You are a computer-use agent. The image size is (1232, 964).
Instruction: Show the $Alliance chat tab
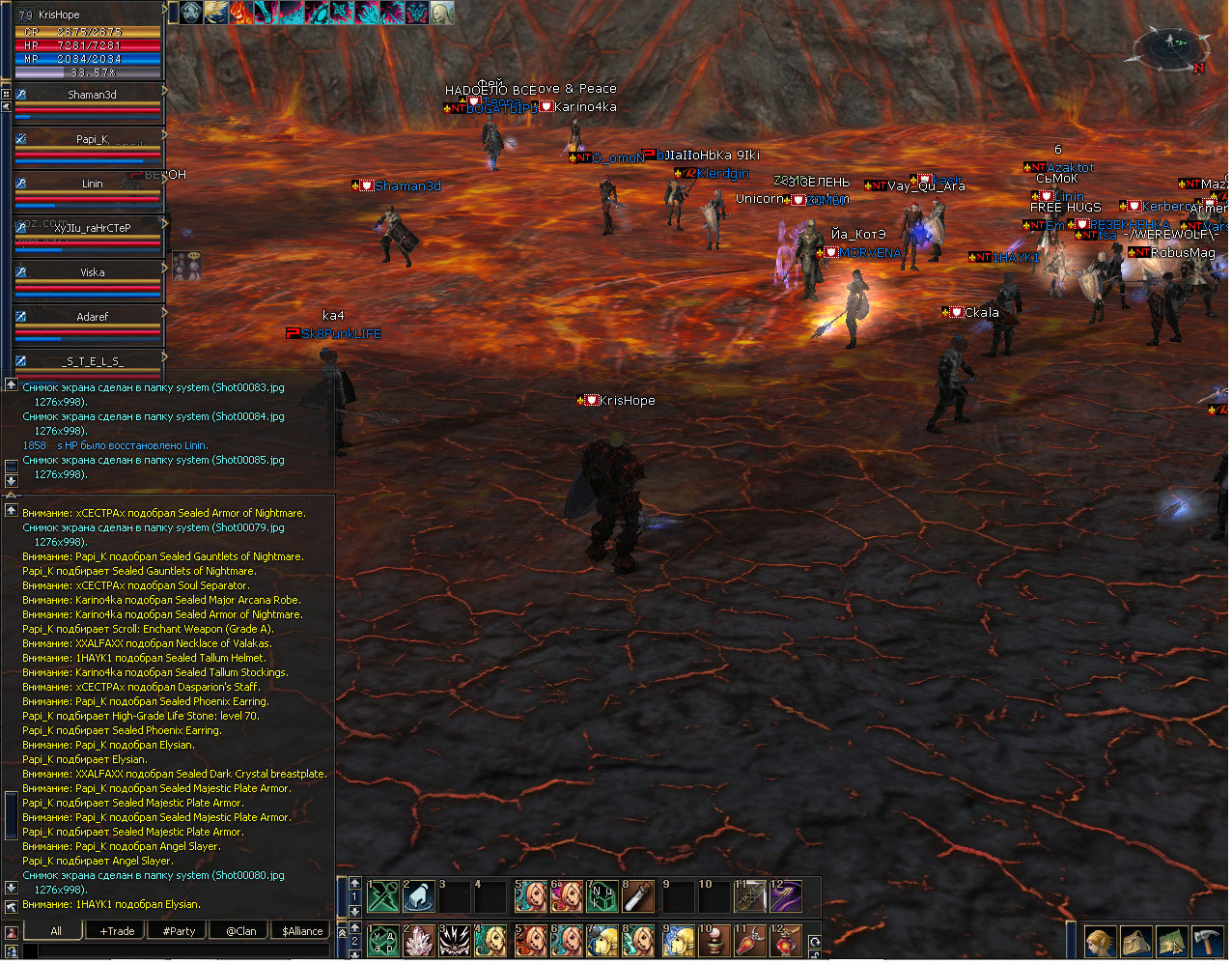point(302,931)
